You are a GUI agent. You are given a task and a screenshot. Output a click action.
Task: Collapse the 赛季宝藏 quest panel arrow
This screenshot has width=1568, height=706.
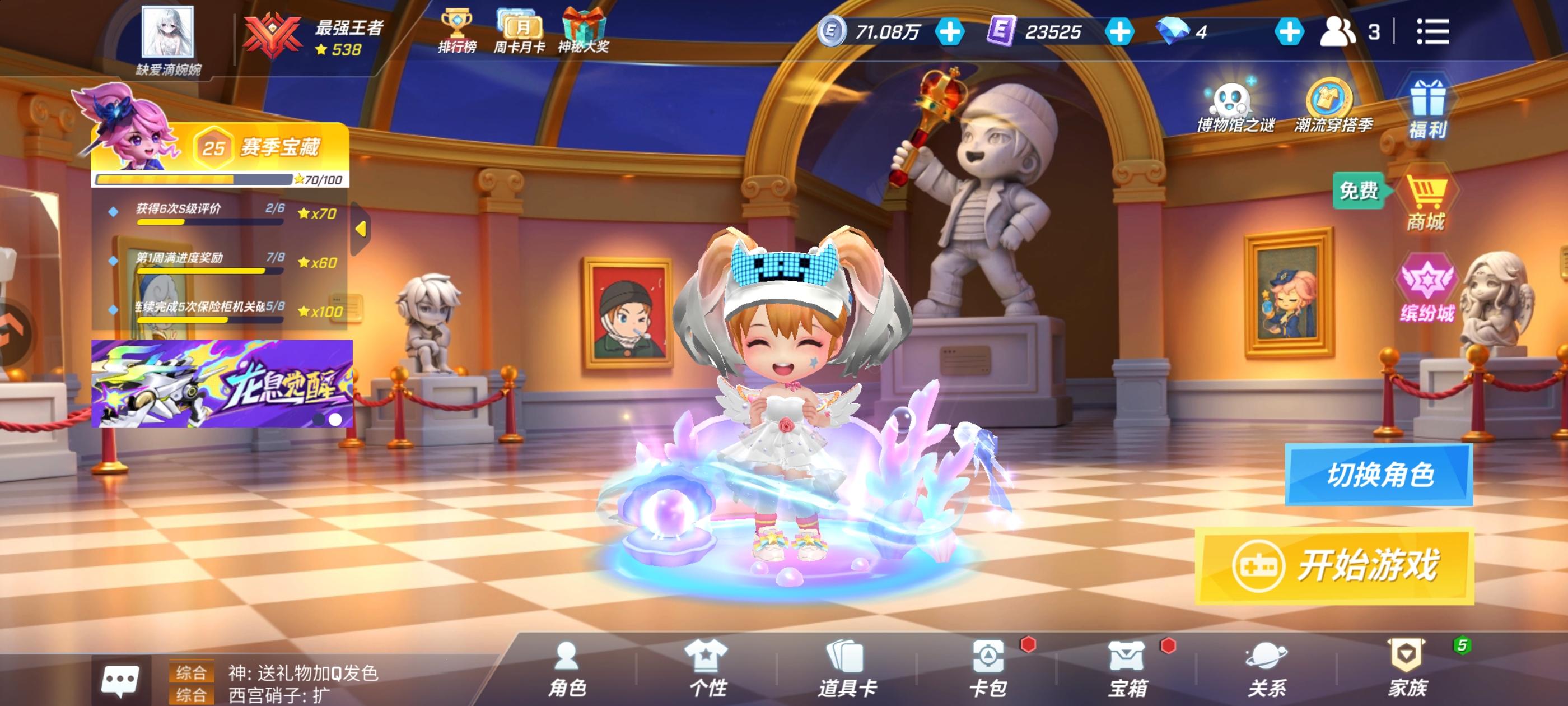[362, 228]
